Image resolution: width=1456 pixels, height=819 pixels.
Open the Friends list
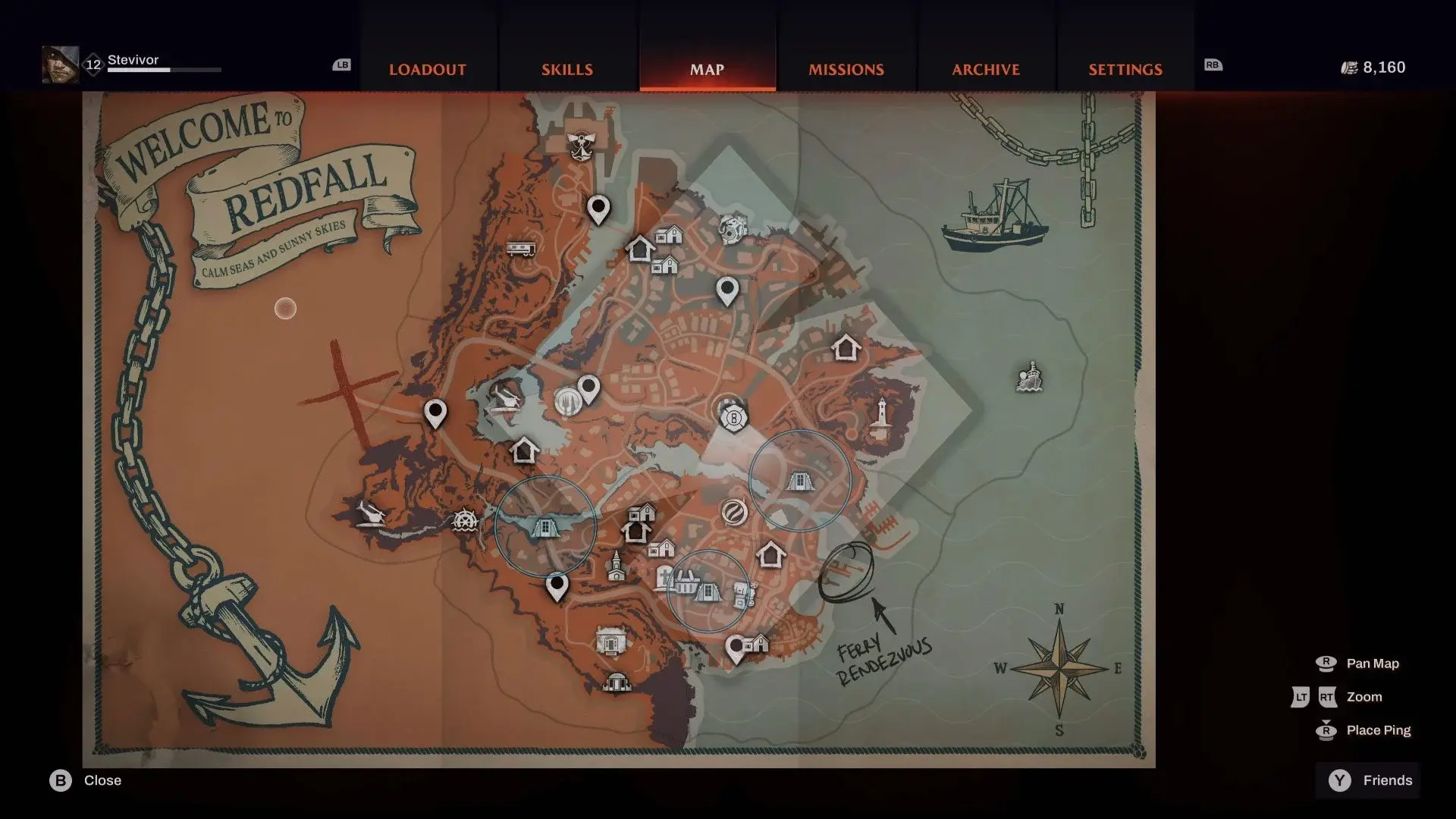pyautogui.click(x=1371, y=780)
